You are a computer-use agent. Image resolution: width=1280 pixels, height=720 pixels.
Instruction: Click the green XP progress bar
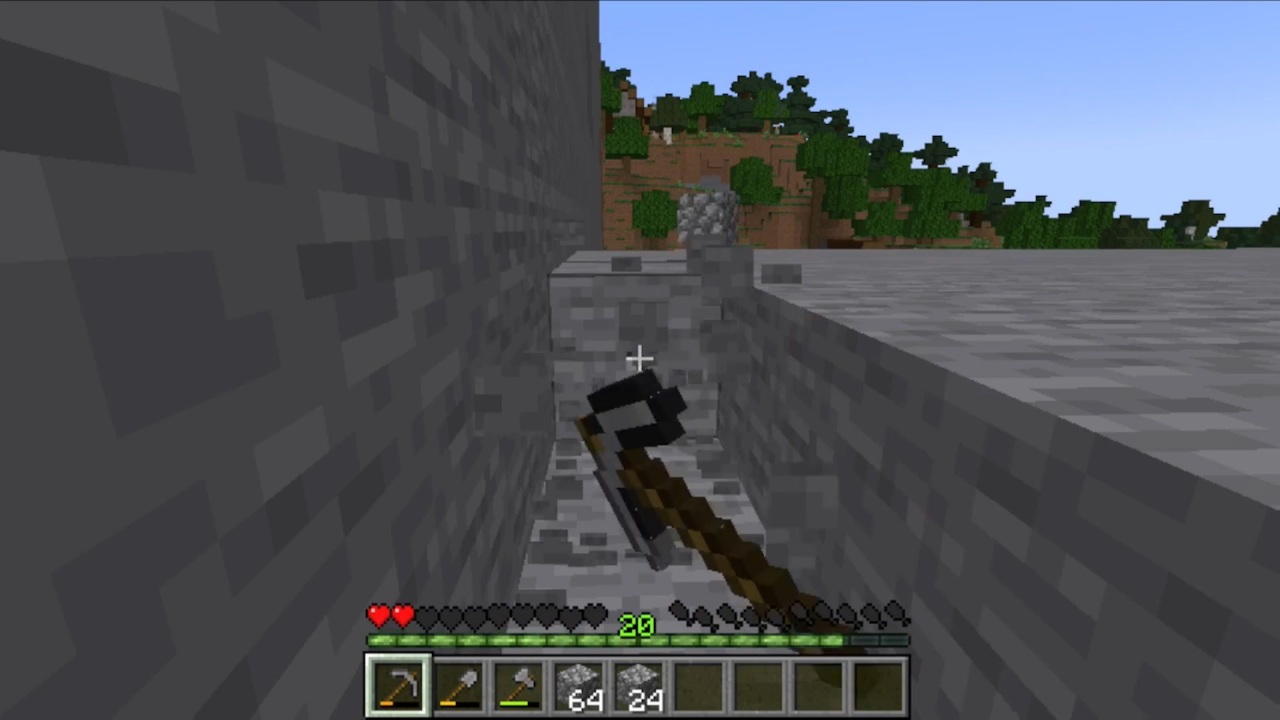pyautogui.click(x=500, y=641)
